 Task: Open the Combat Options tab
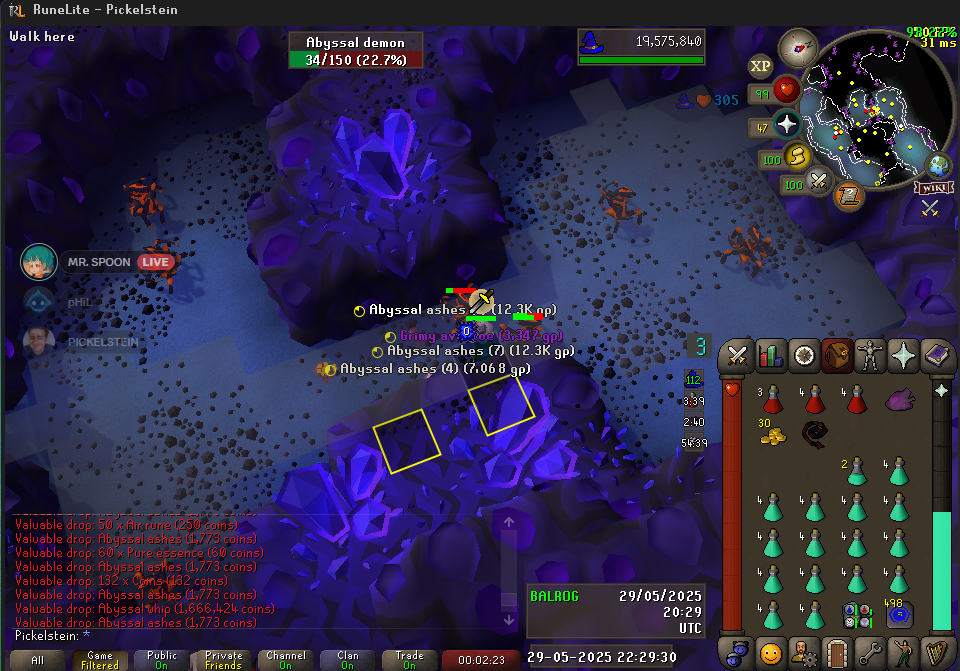point(739,356)
